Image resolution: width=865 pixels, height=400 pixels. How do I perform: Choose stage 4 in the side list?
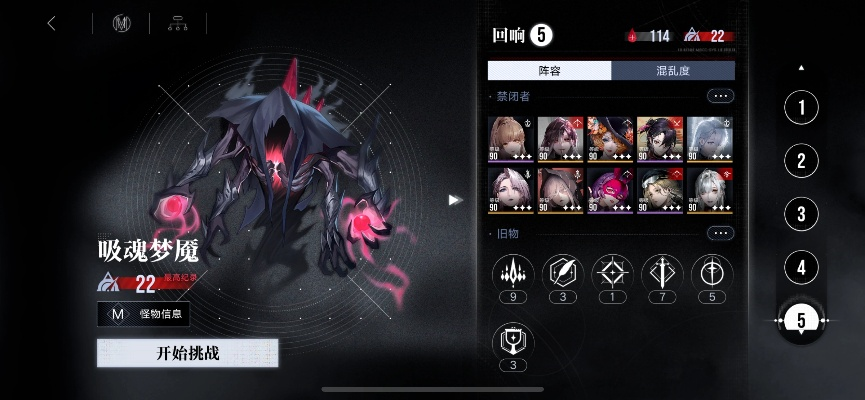tap(801, 267)
